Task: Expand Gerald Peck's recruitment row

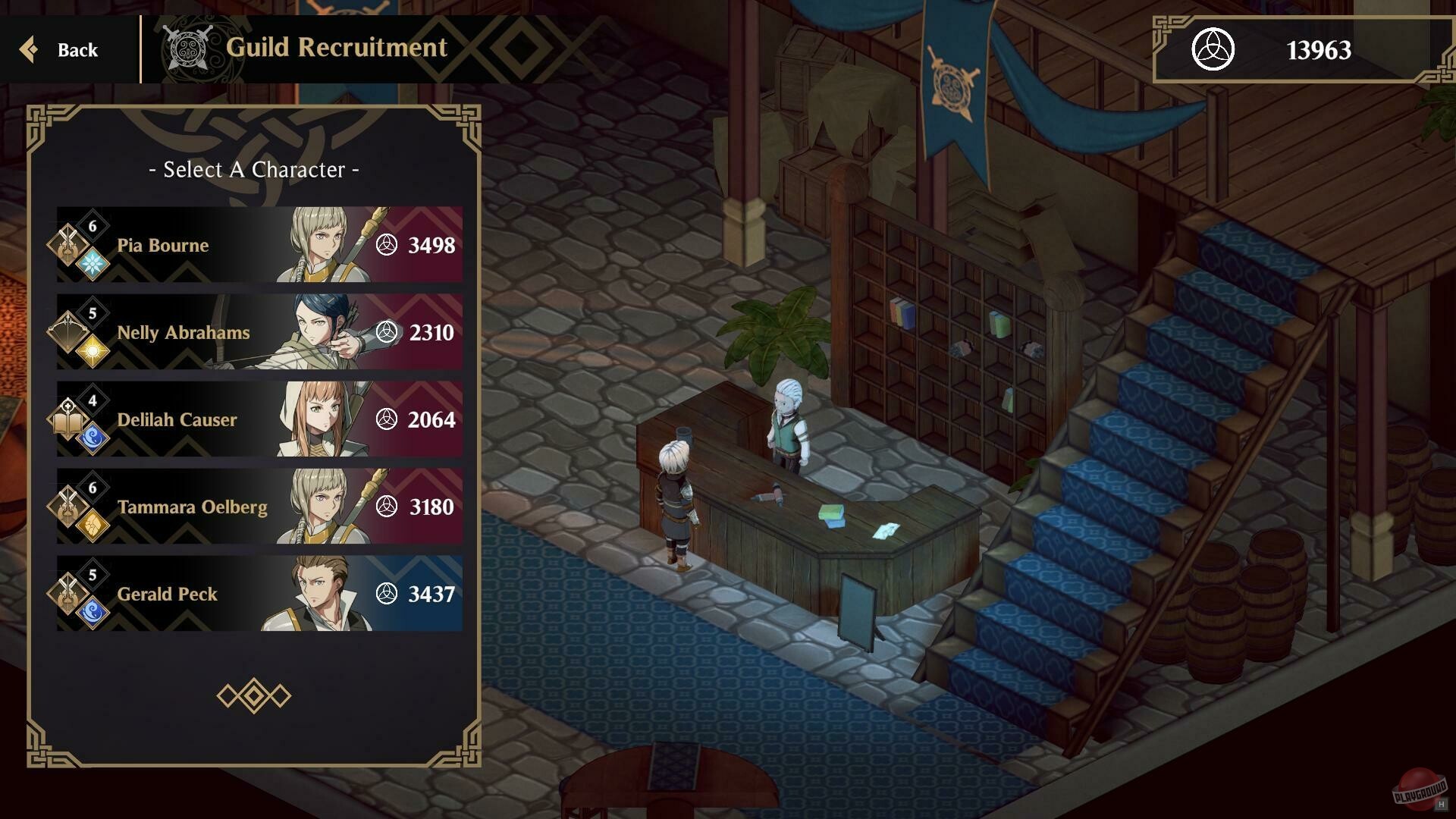Action: [x=258, y=594]
